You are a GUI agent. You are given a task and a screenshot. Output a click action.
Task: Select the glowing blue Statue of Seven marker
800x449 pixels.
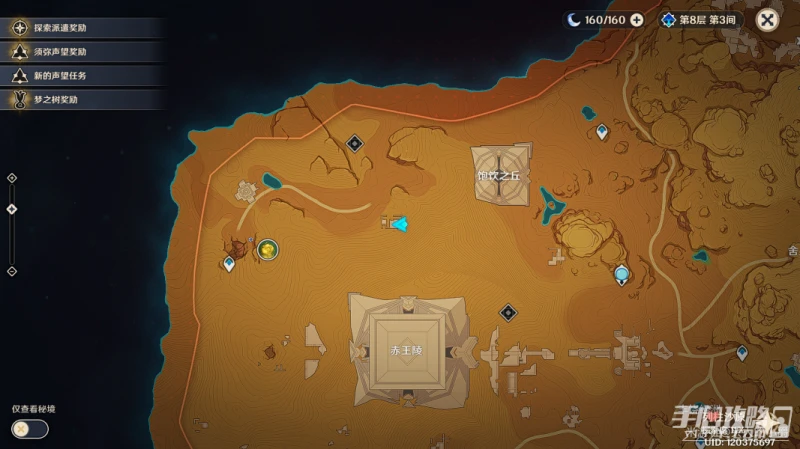click(623, 274)
